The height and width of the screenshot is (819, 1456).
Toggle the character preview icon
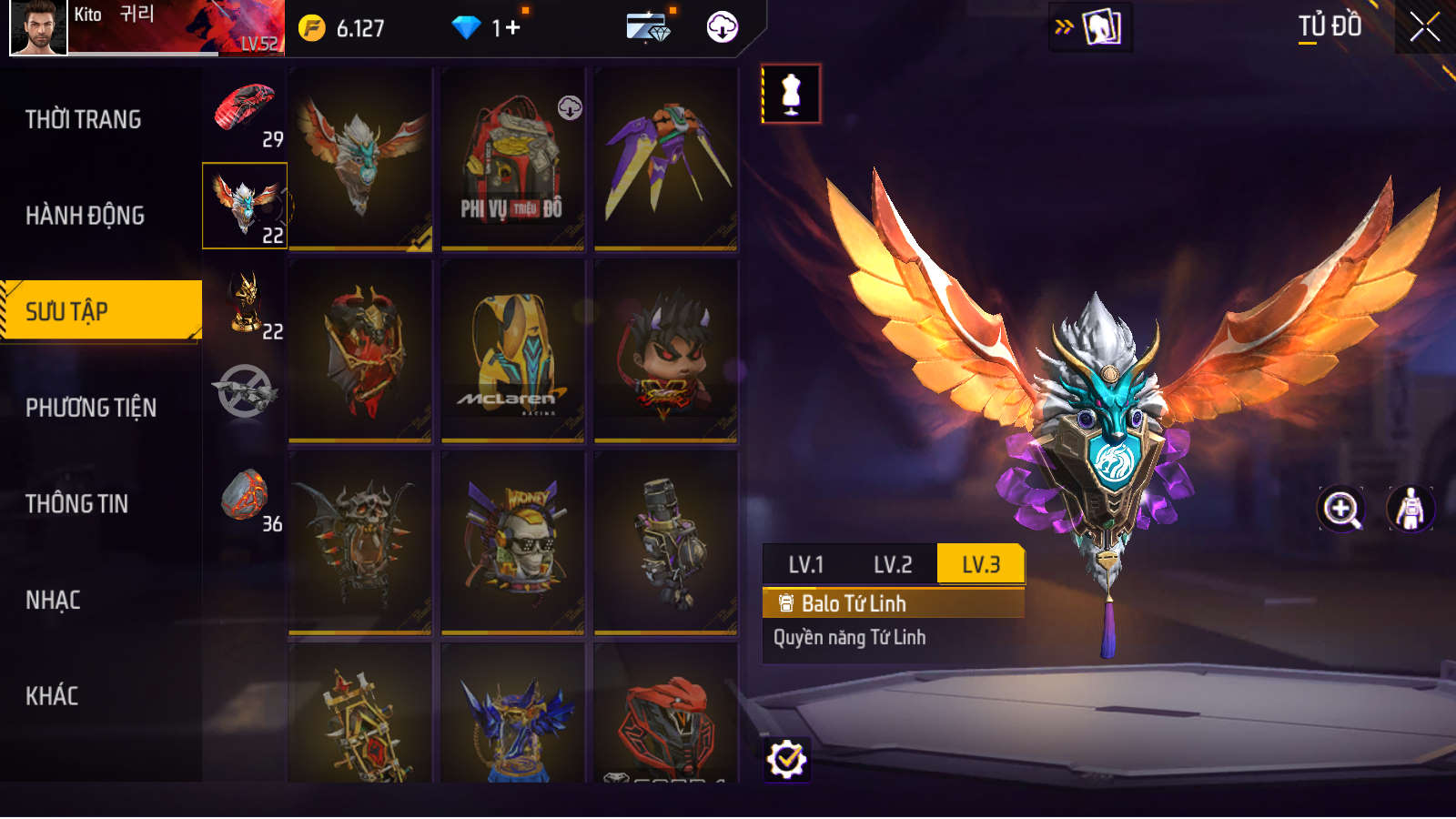(1410, 509)
